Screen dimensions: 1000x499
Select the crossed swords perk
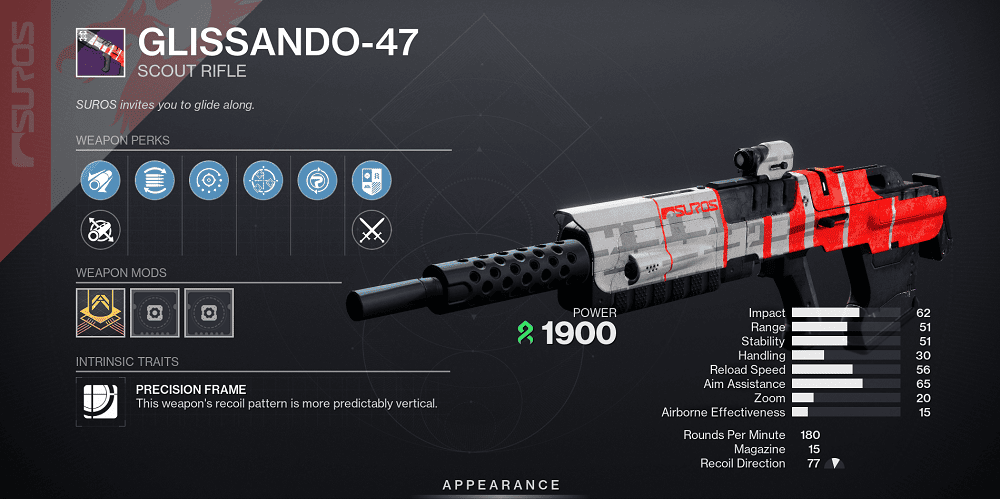coord(371,231)
